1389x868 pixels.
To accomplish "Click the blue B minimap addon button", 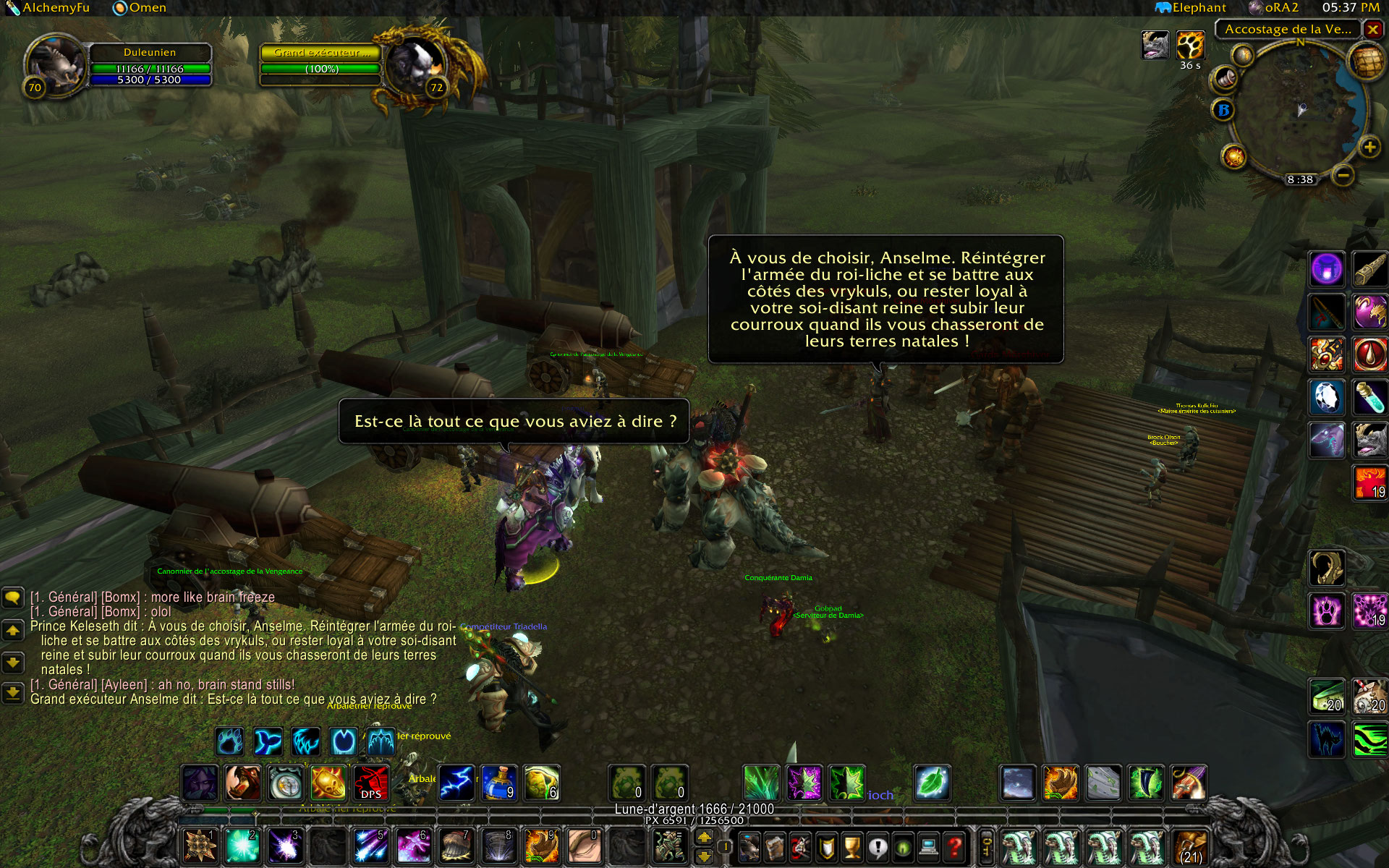I will (x=1223, y=110).
